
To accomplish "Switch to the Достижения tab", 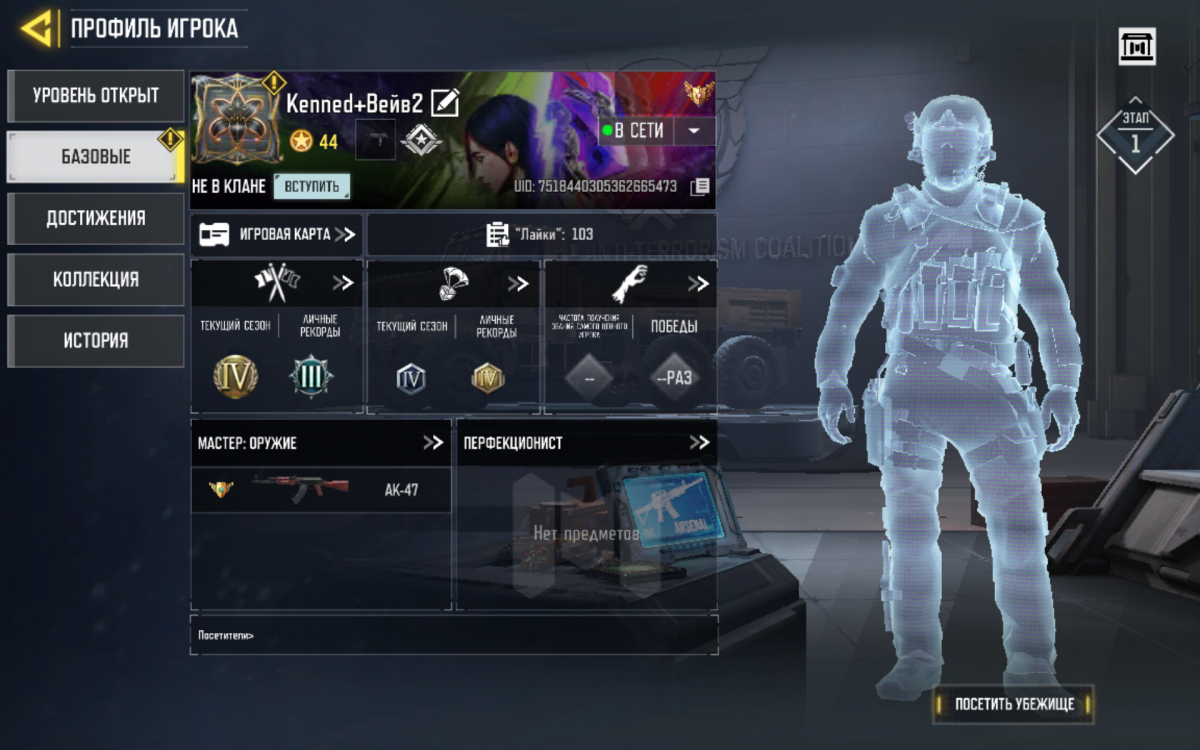I will (x=96, y=218).
